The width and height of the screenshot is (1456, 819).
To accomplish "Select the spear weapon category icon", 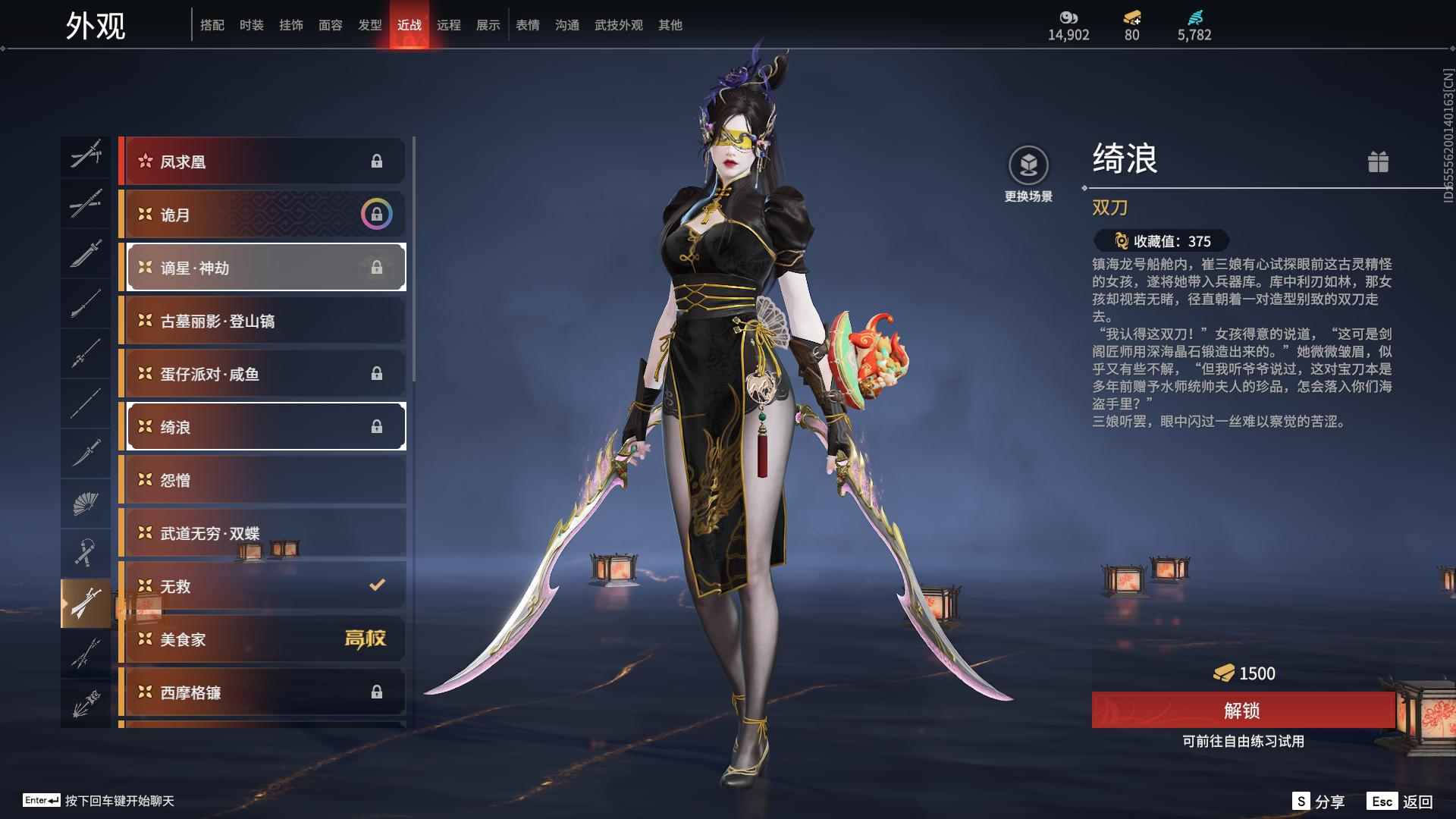I will [86, 354].
